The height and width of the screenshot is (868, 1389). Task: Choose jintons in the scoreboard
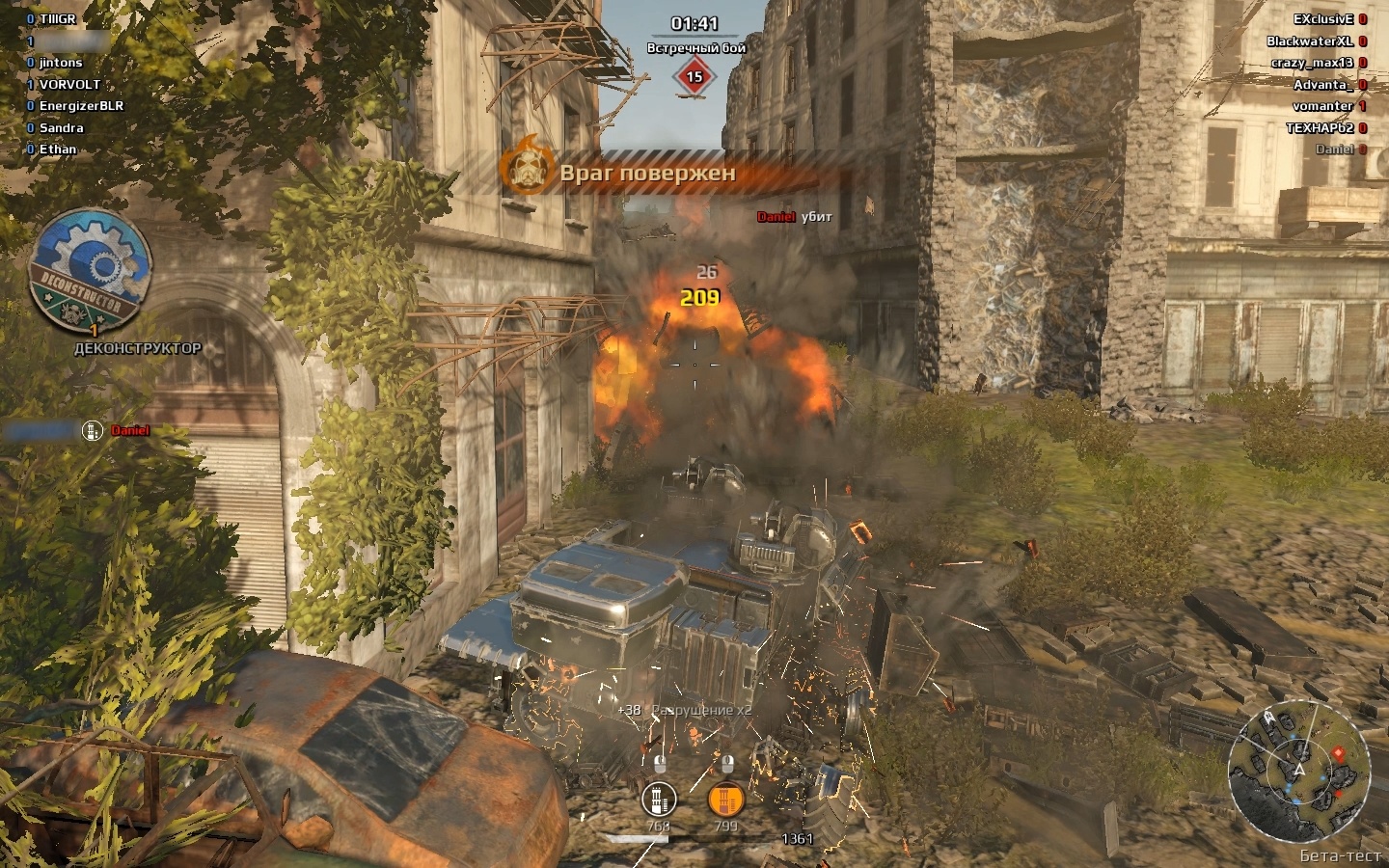click(60, 63)
